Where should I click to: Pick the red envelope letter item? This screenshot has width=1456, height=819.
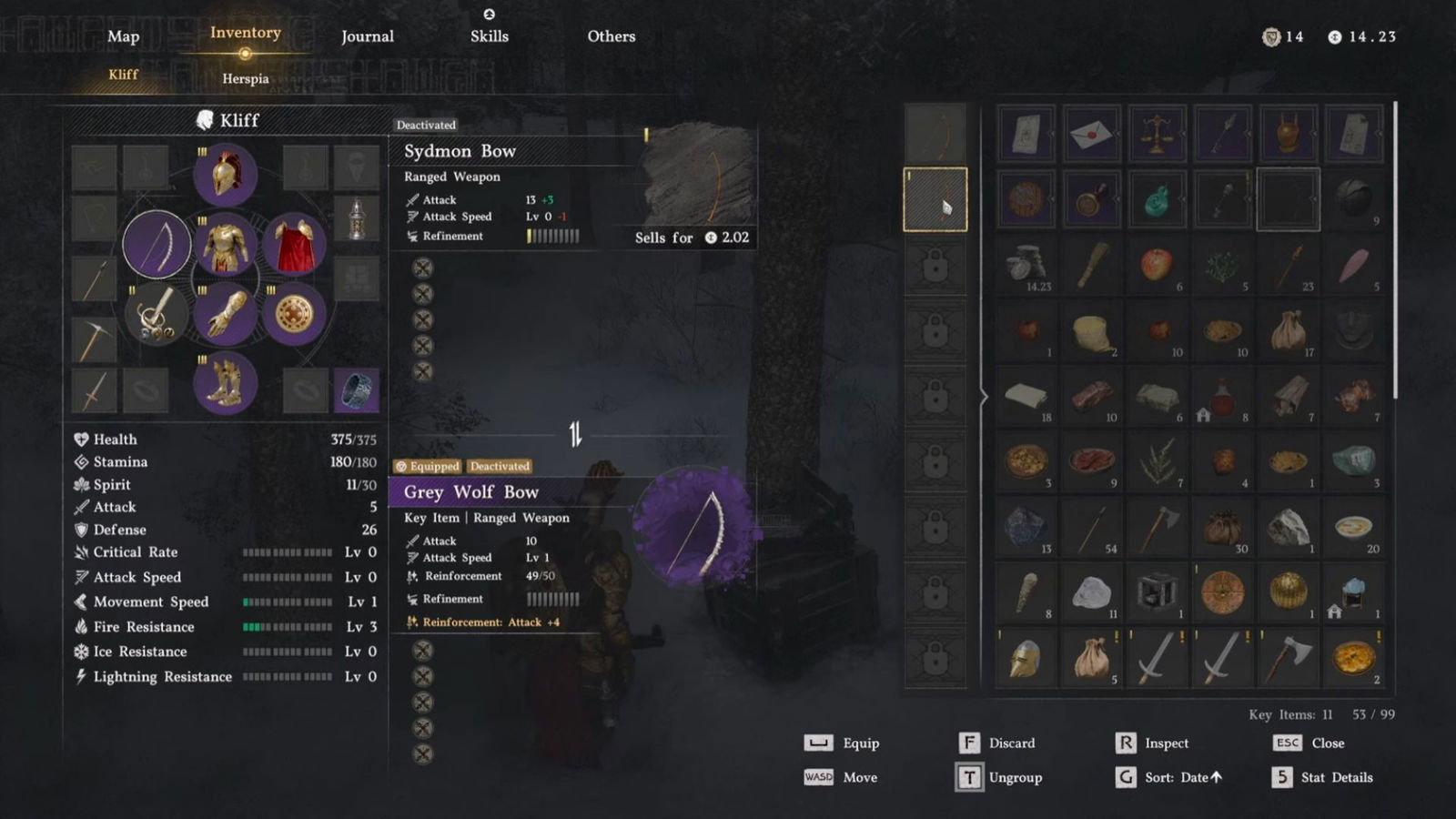click(1091, 135)
